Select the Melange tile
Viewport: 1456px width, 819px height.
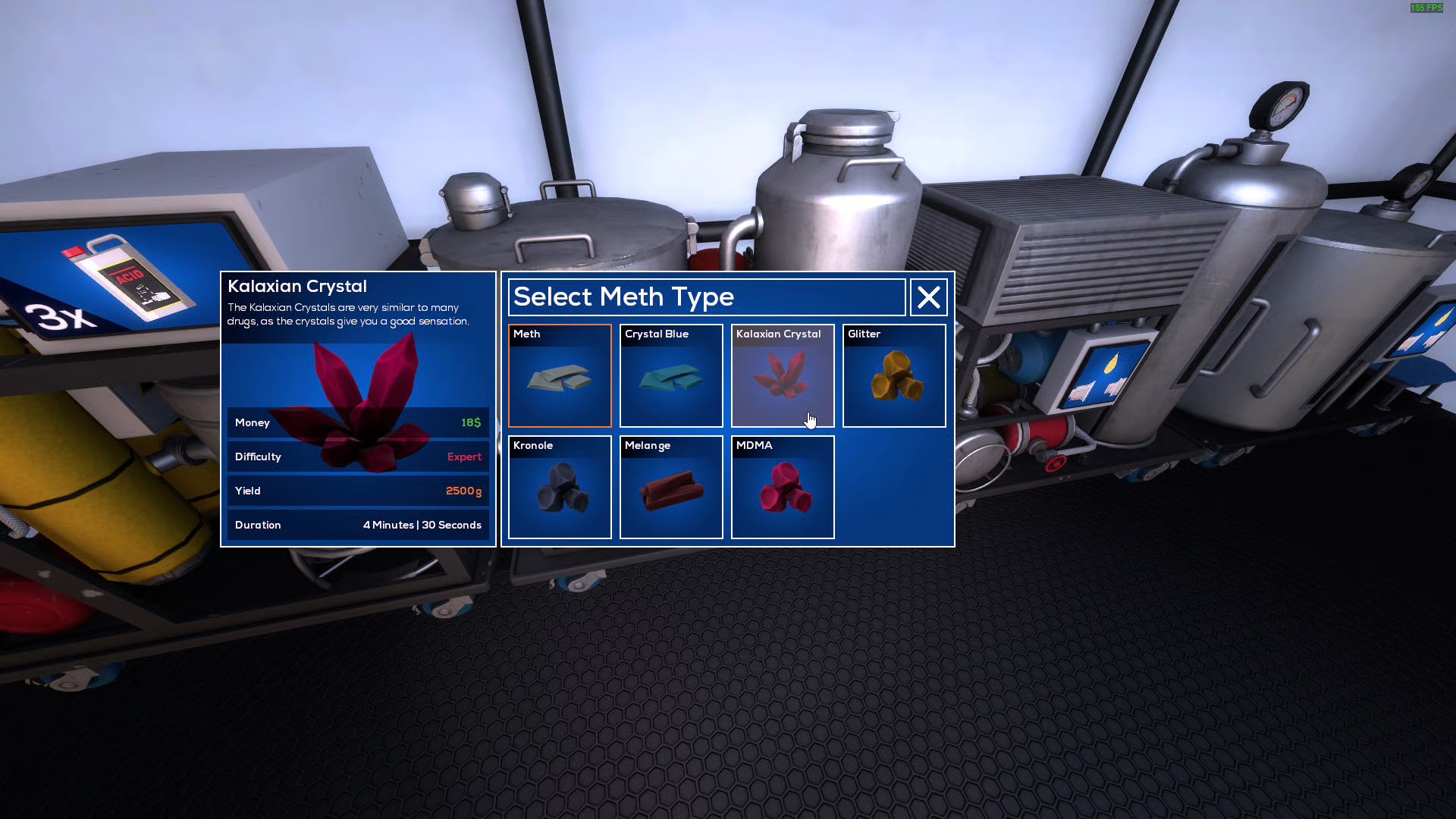click(x=671, y=488)
